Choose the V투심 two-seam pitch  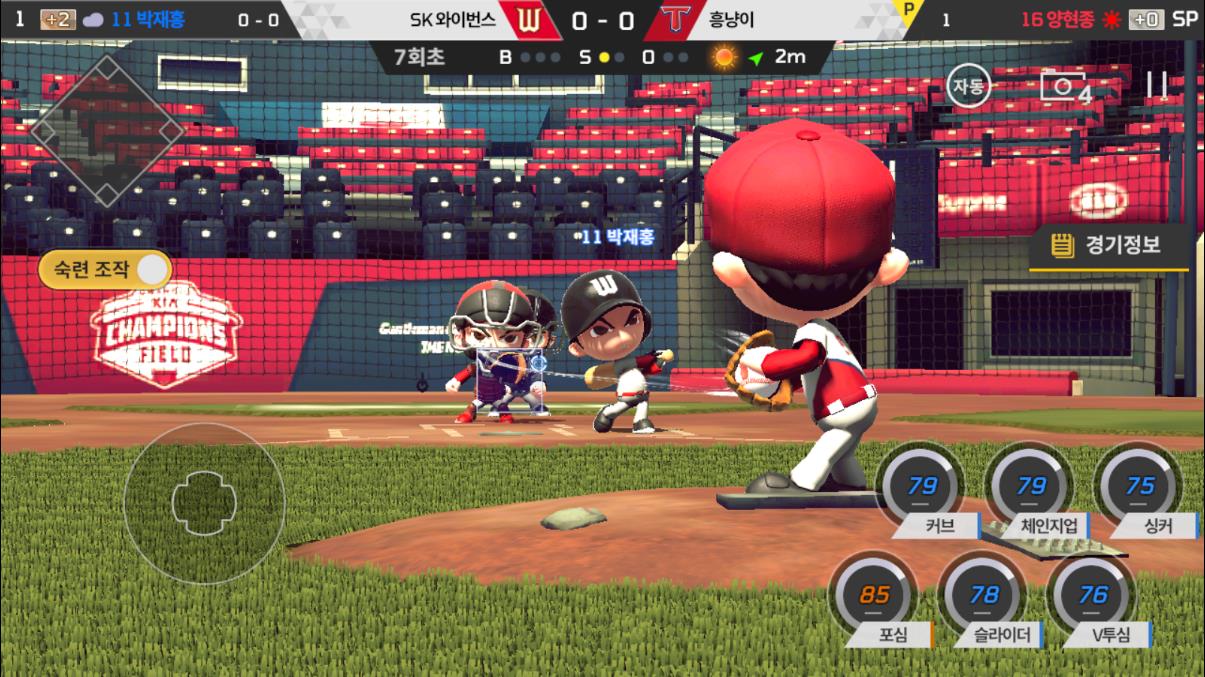point(1093,597)
